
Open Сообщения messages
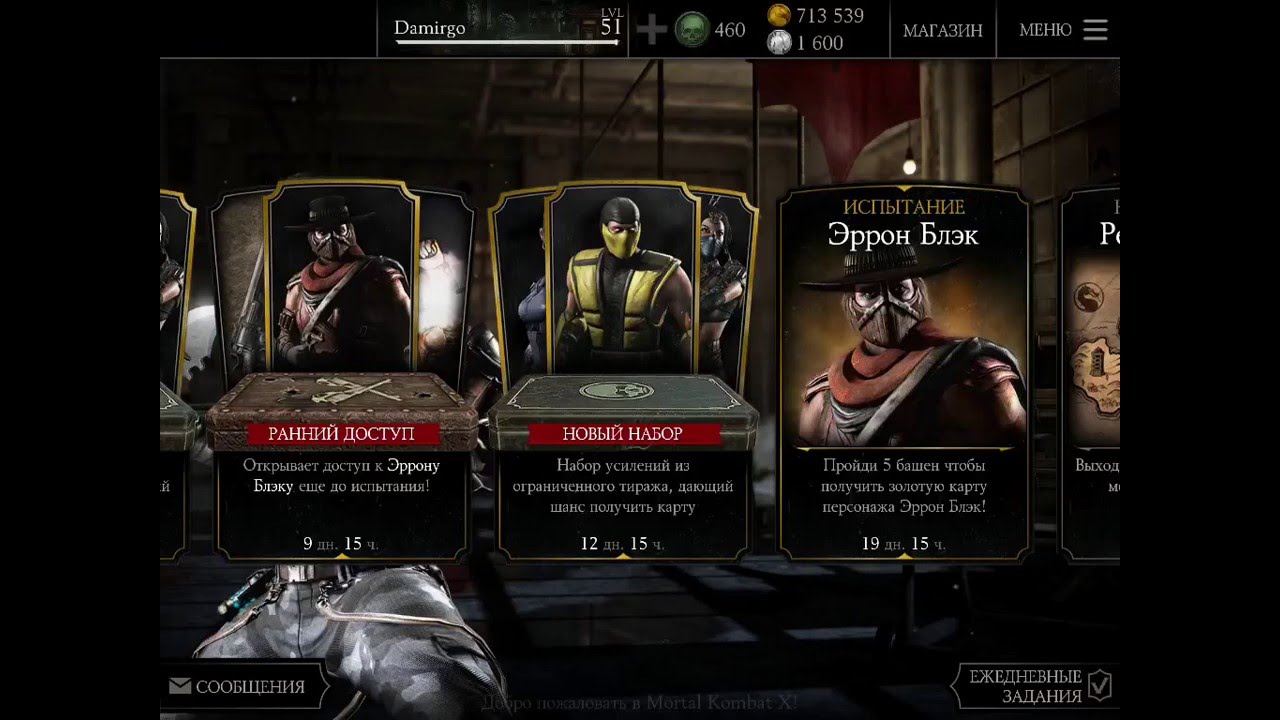coord(238,687)
